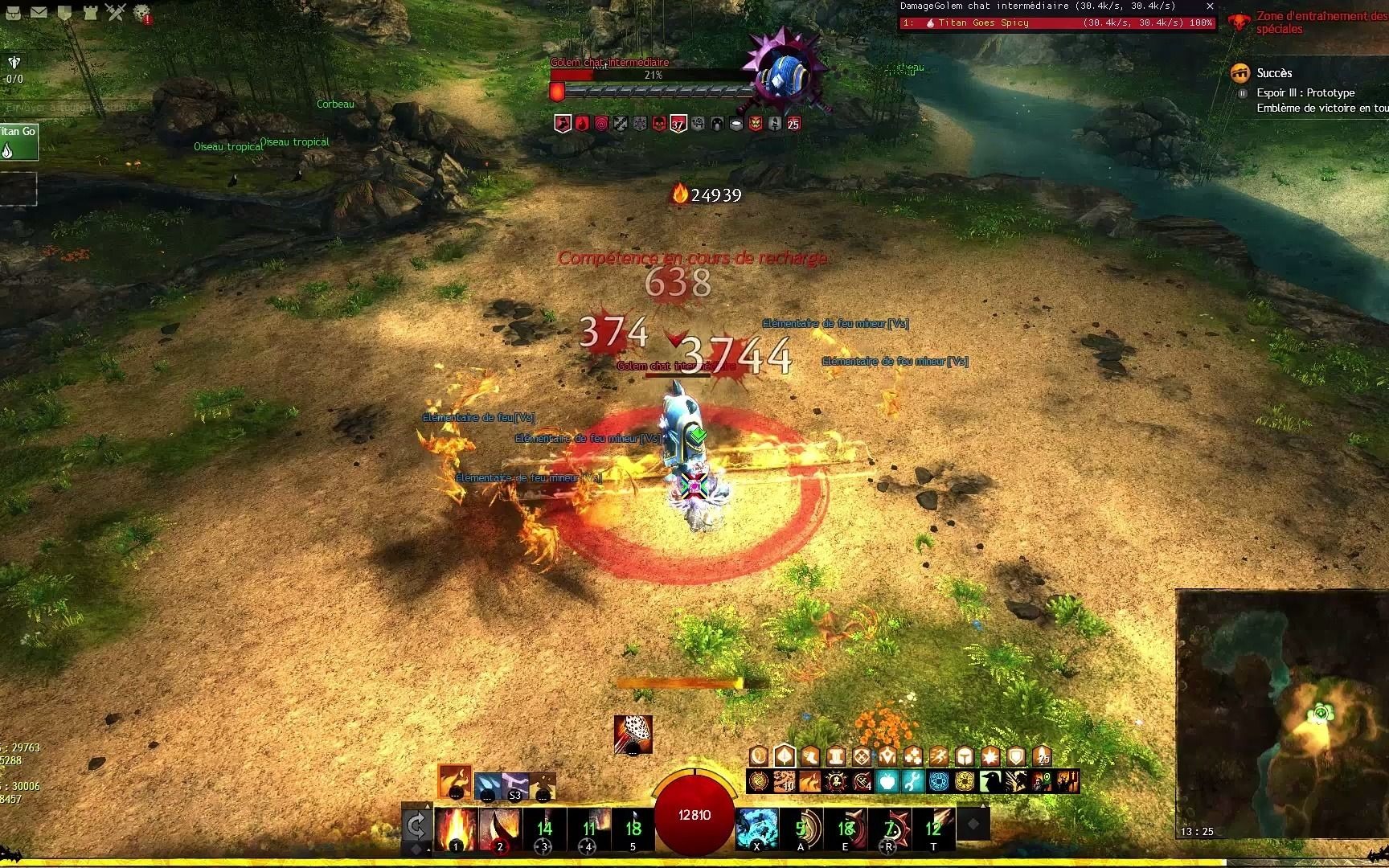Close the DamageGolem DPS meter window
This screenshot has width=1389, height=868.
click(x=1210, y=6)
